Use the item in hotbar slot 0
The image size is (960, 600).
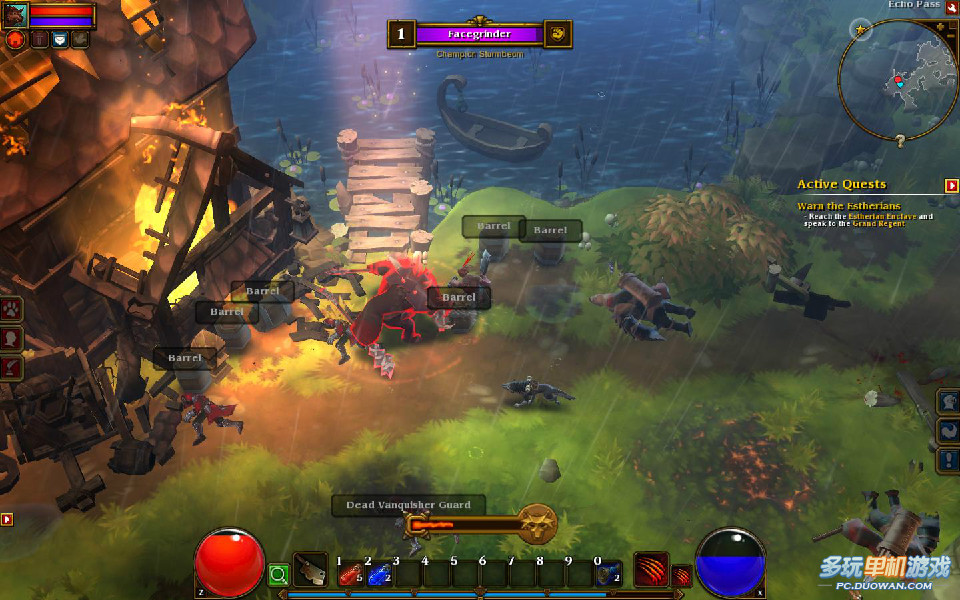pyautogui.click(x=608, y=574)
